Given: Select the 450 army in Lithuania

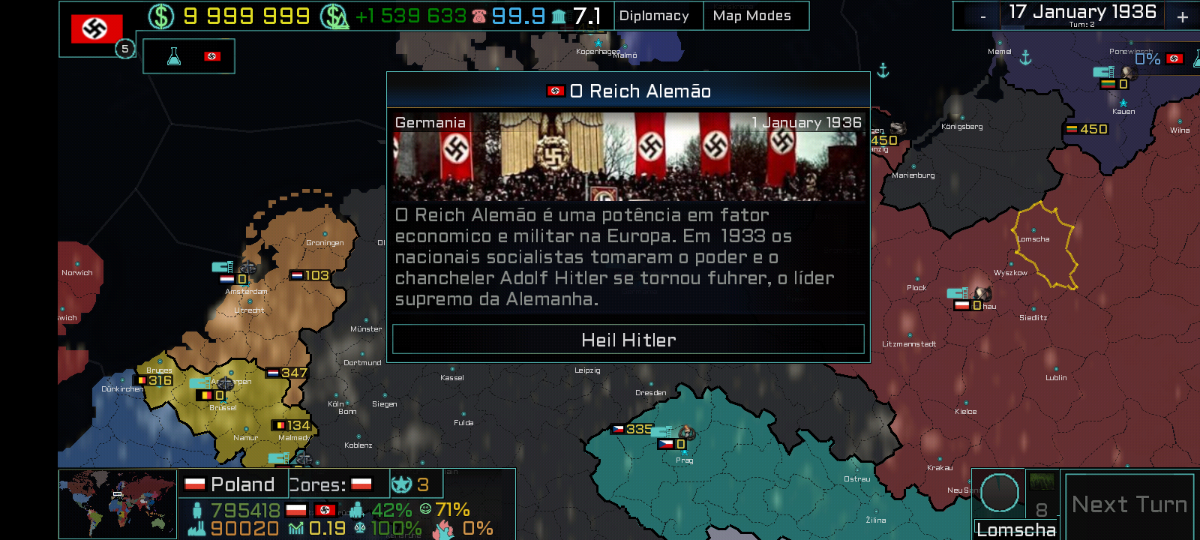Looking at the screenshot, I should (x=1086, y=129).
